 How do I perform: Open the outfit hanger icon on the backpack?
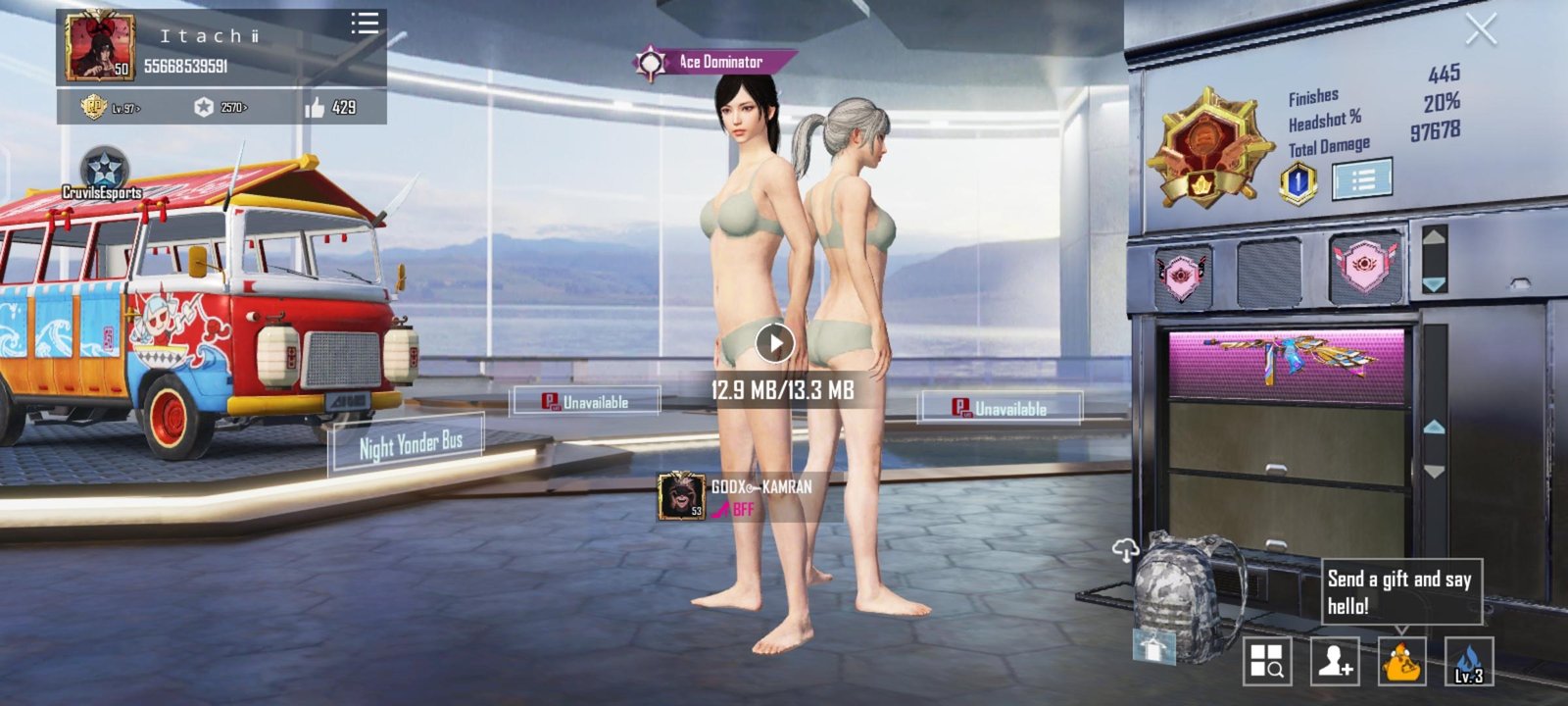coord(1152,646)
